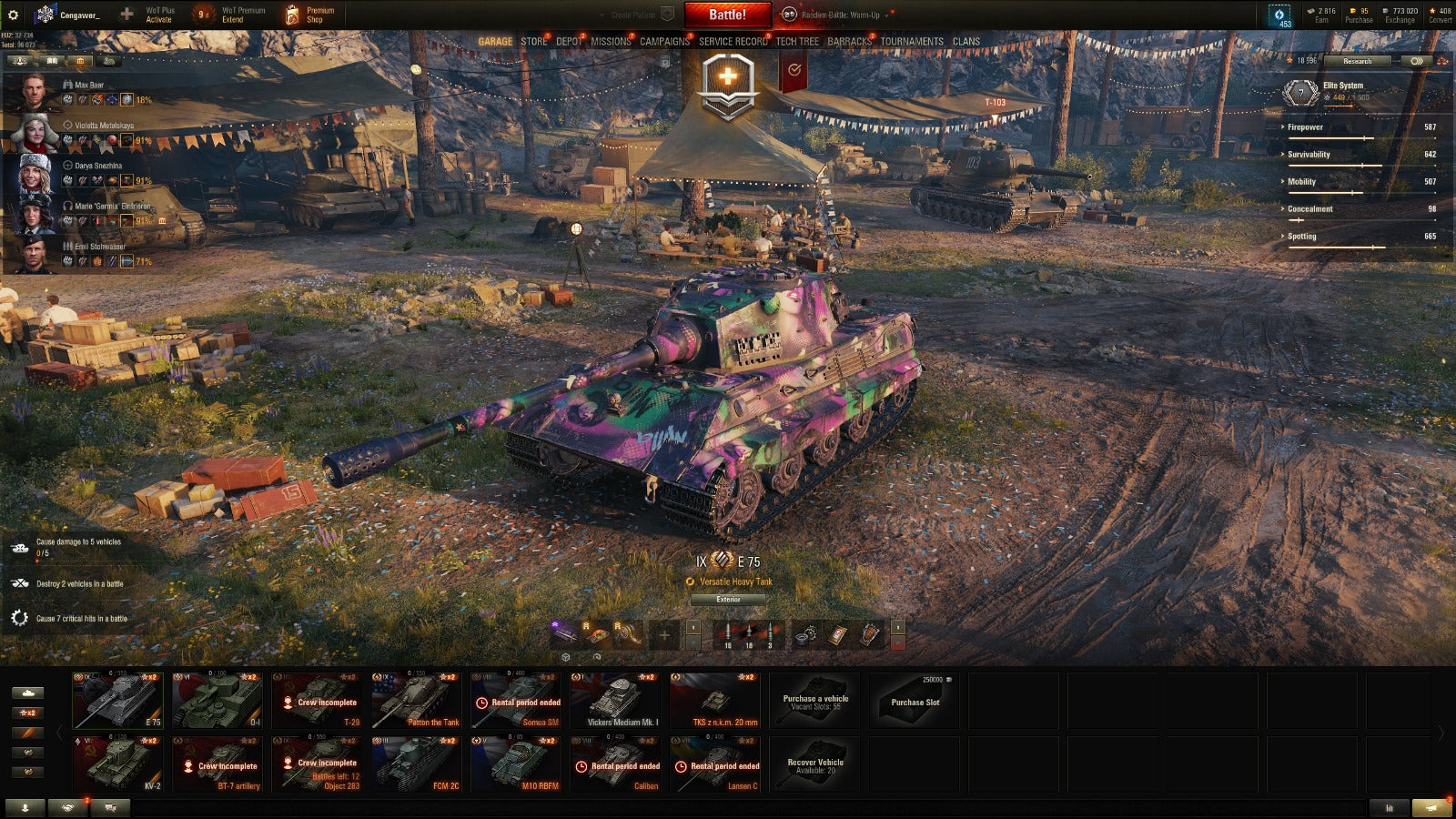Open the Store tab
The image size is (1456, 819).
[x=534, y=41]
